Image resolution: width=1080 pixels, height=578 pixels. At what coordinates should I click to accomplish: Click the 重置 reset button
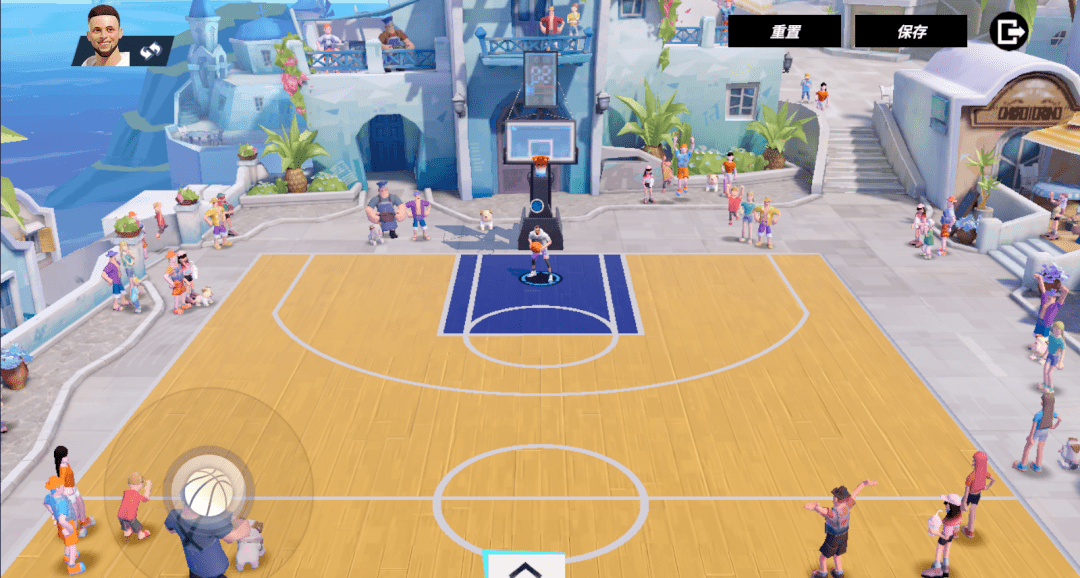click(784, 31)
